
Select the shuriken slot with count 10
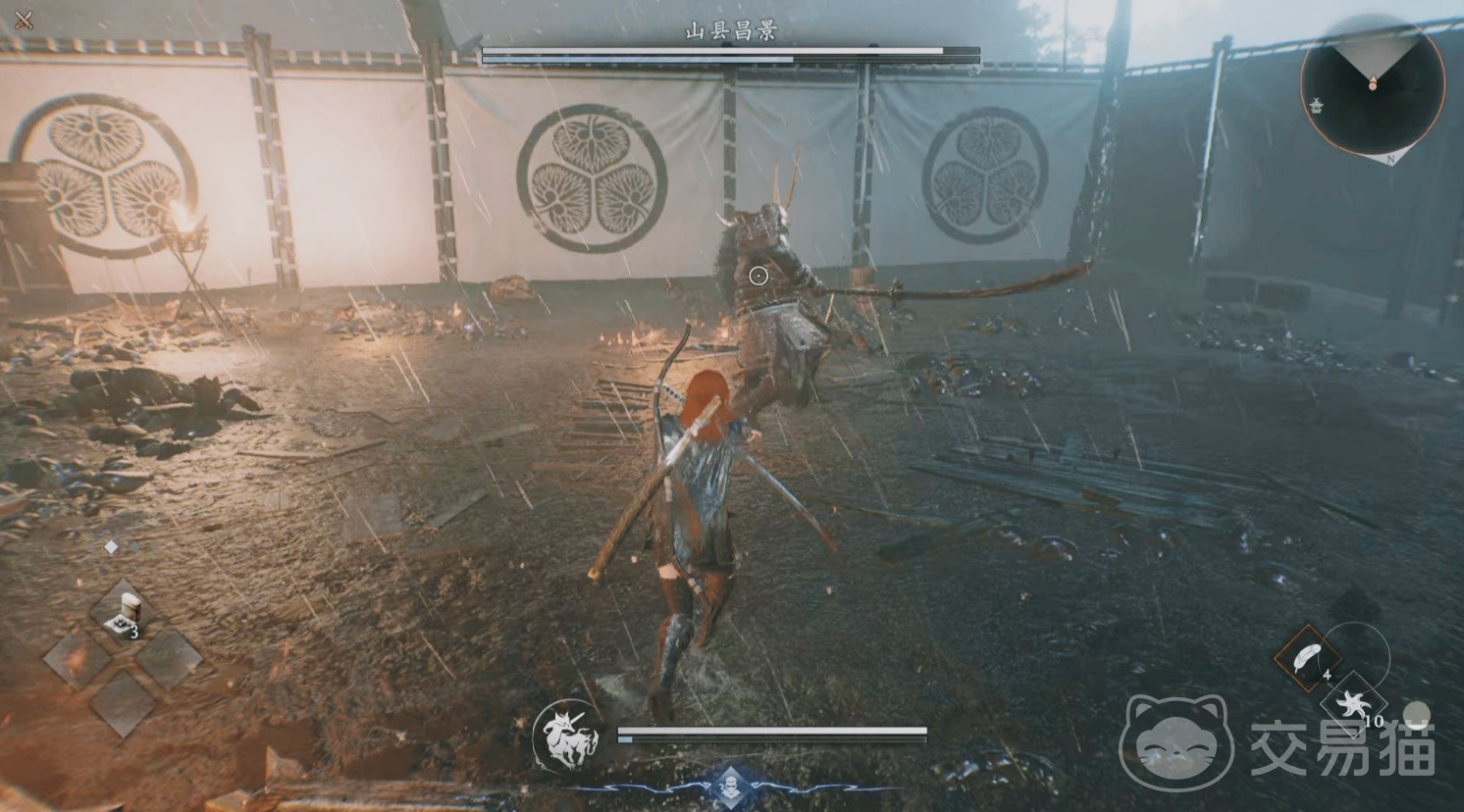pyautogui.click(x=1354, y=706)
